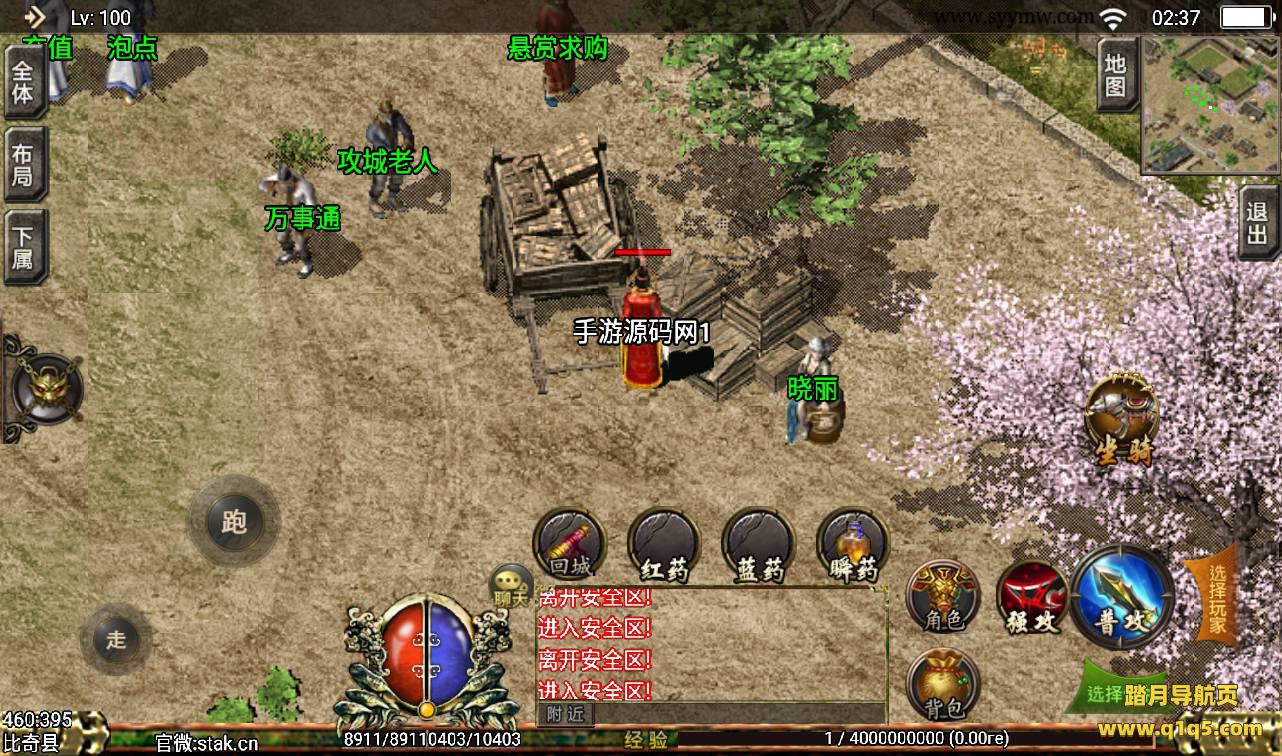The image size is (1282, 756).
Task: Tap the 选择玩家 select player tab
Action: 1215,598
